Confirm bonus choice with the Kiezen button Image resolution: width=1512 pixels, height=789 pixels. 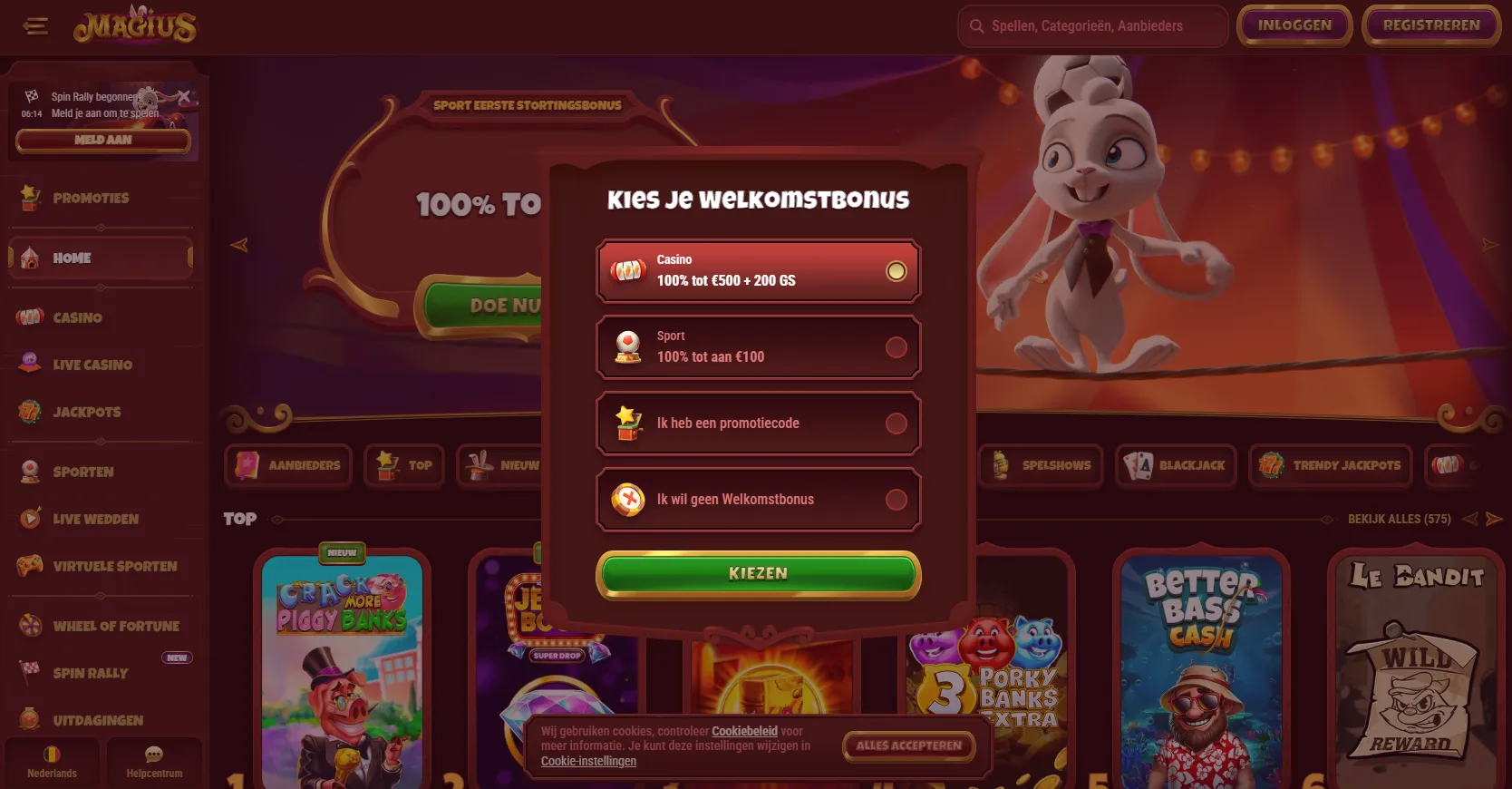[x=758, y=573]
